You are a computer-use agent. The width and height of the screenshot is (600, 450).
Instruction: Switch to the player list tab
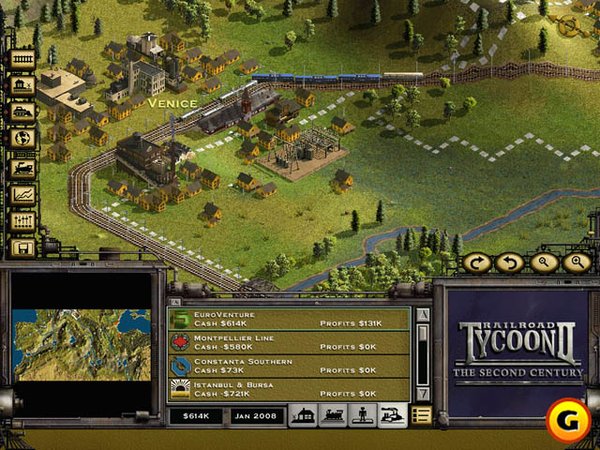(x=362, y=415)
